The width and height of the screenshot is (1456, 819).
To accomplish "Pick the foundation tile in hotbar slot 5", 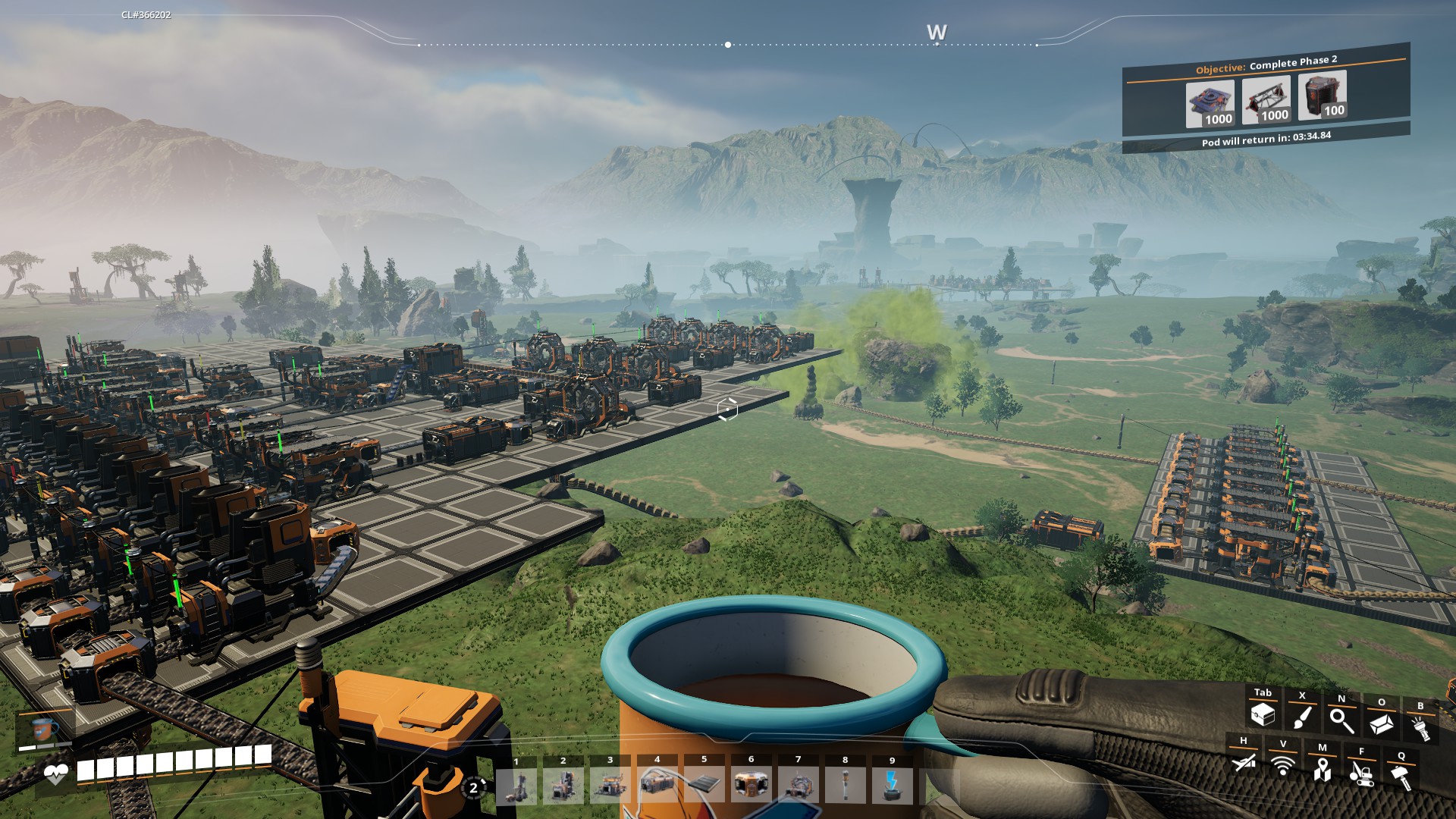I will click(704, 785).
